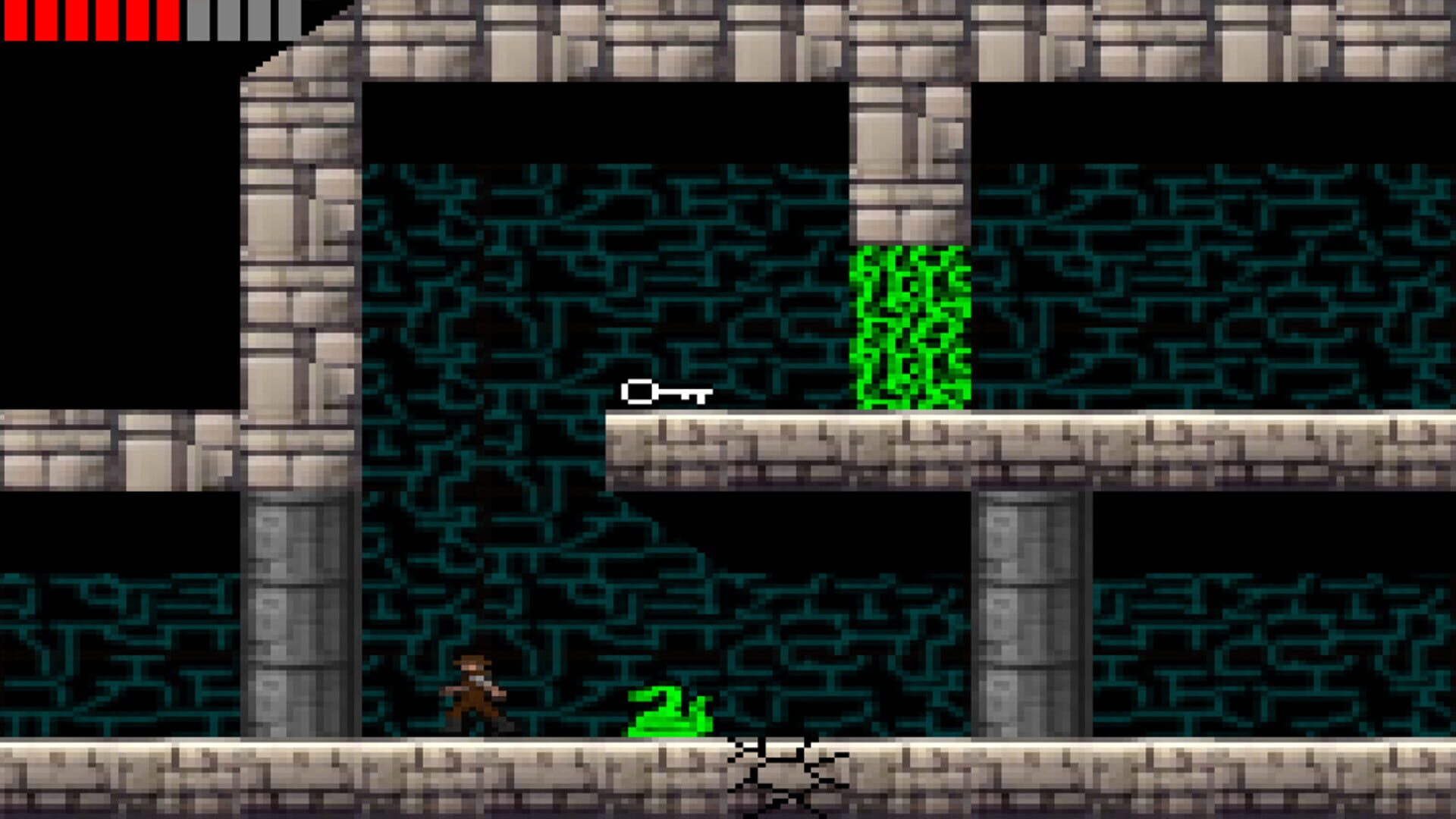Click the dark cave background texture

pyautogui.click(x=531, y=303)
